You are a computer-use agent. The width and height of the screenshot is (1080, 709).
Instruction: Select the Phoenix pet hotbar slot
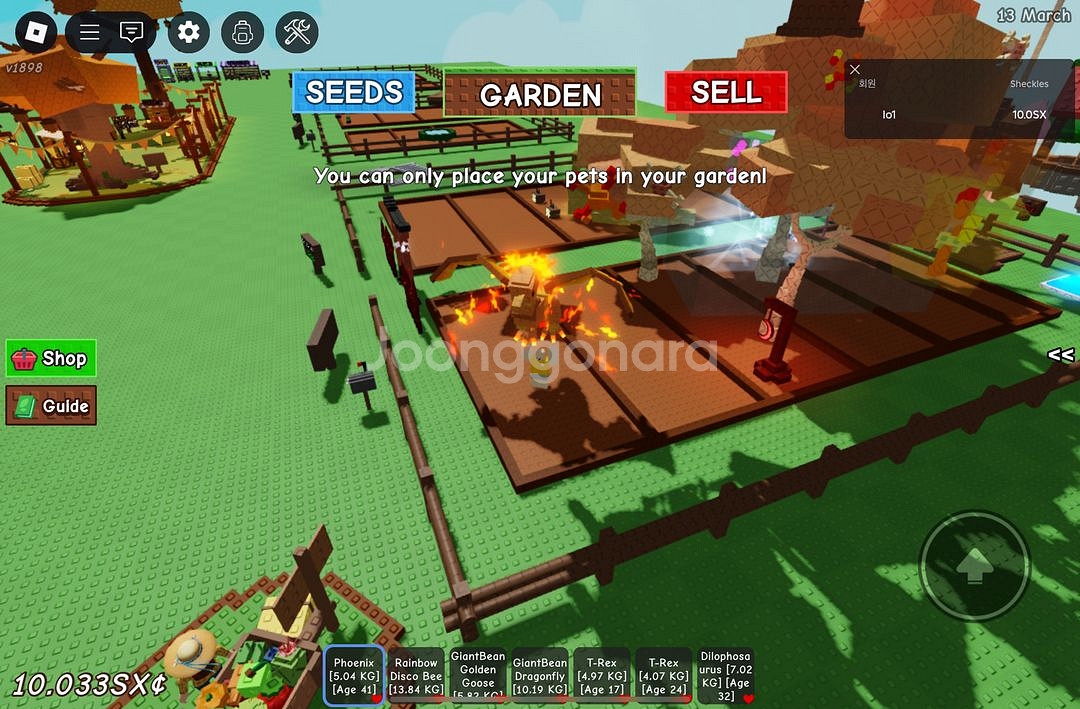[x=354, y=676]
